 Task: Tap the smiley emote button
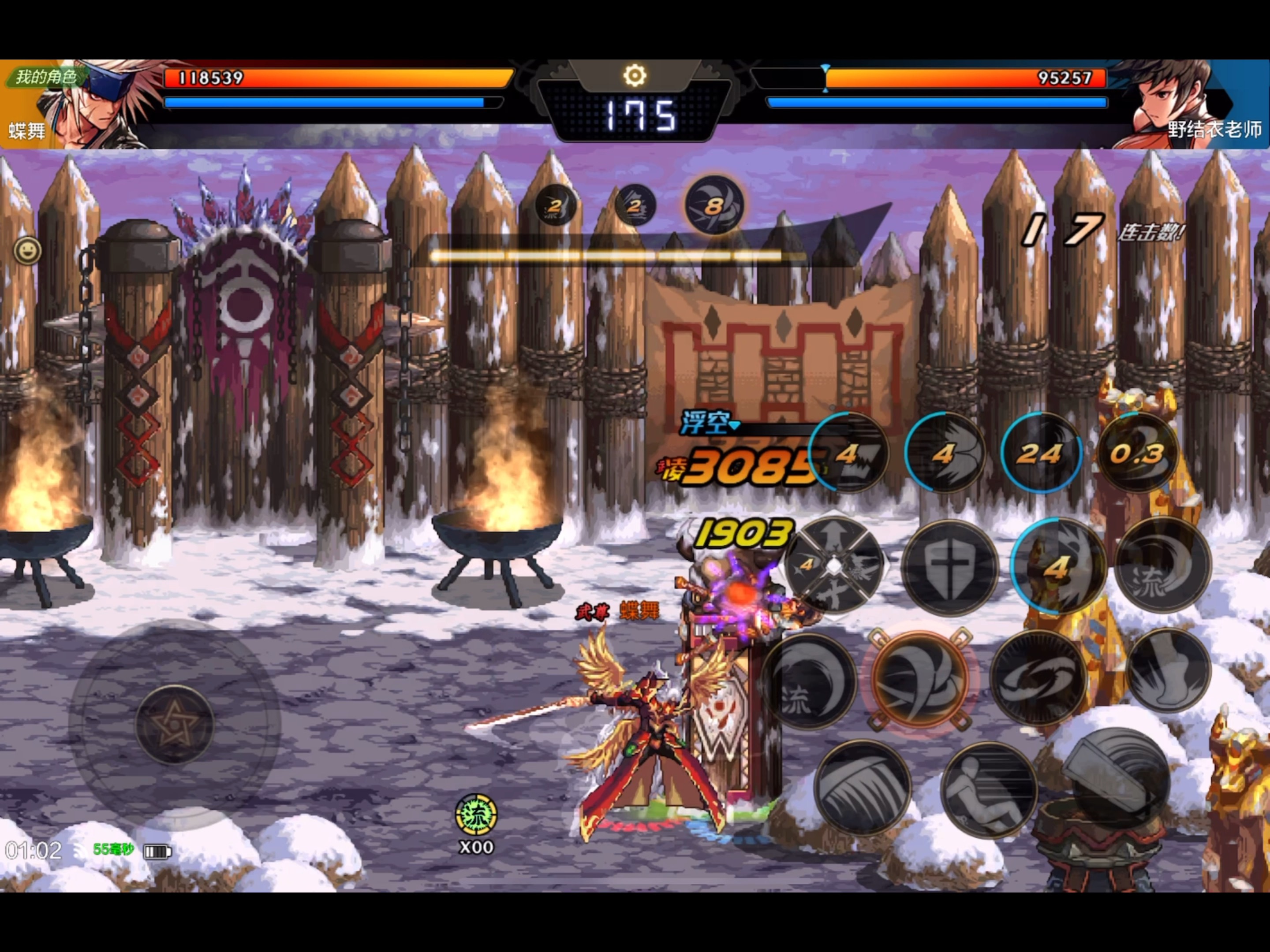coord(27,251)
